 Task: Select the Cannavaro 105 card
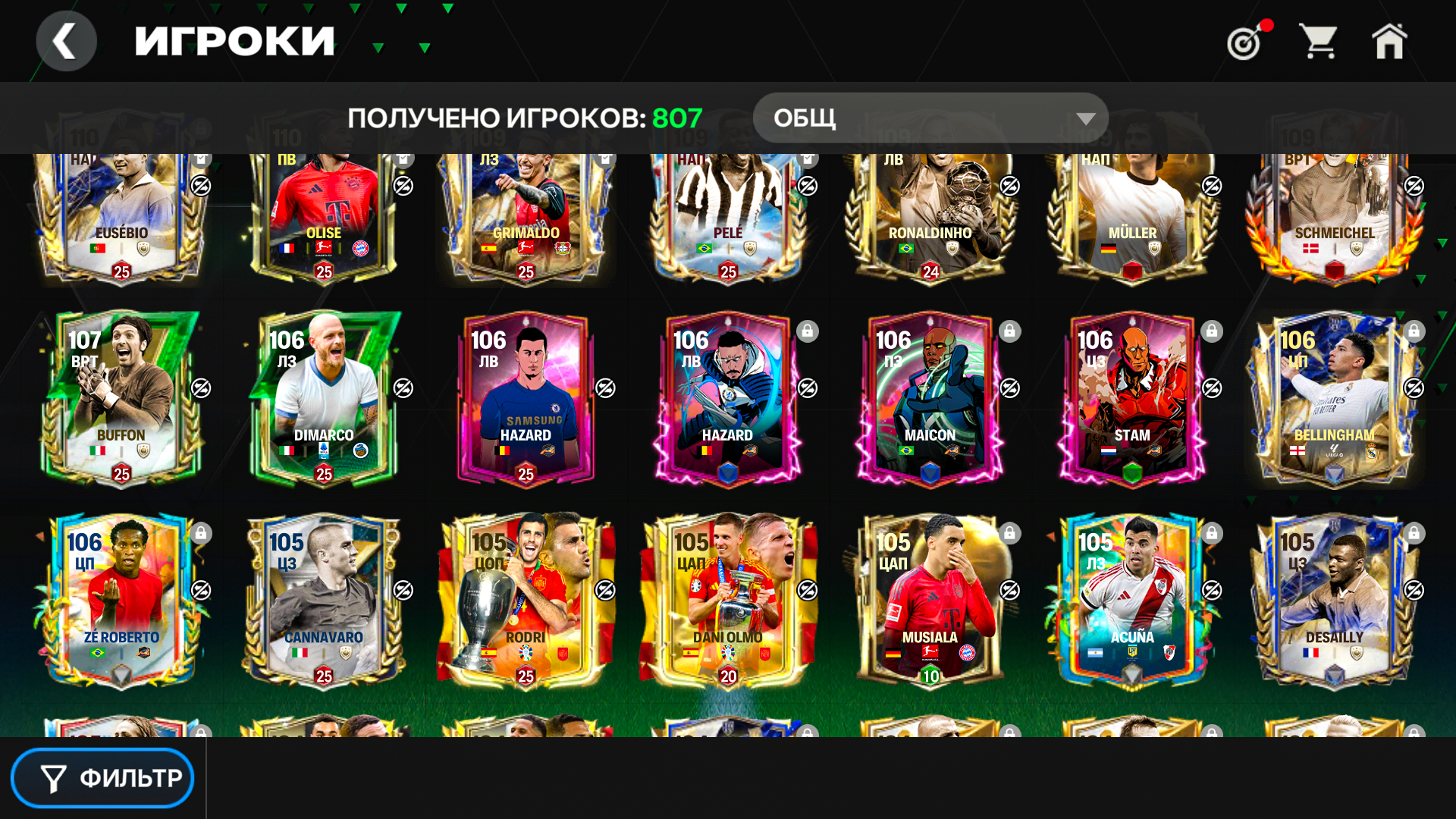pyautogui.click(x=324, y=601)
